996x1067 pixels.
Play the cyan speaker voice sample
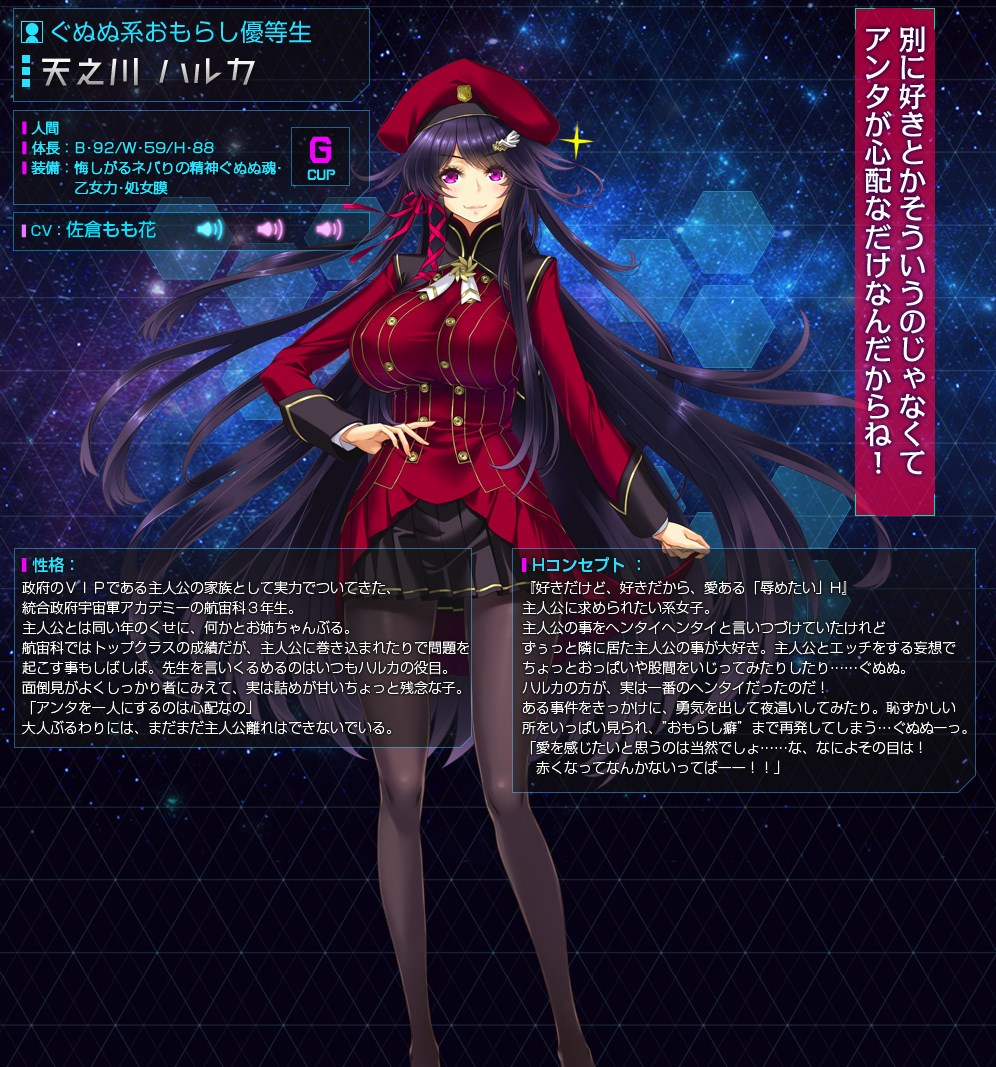click(x=210, y=230)
